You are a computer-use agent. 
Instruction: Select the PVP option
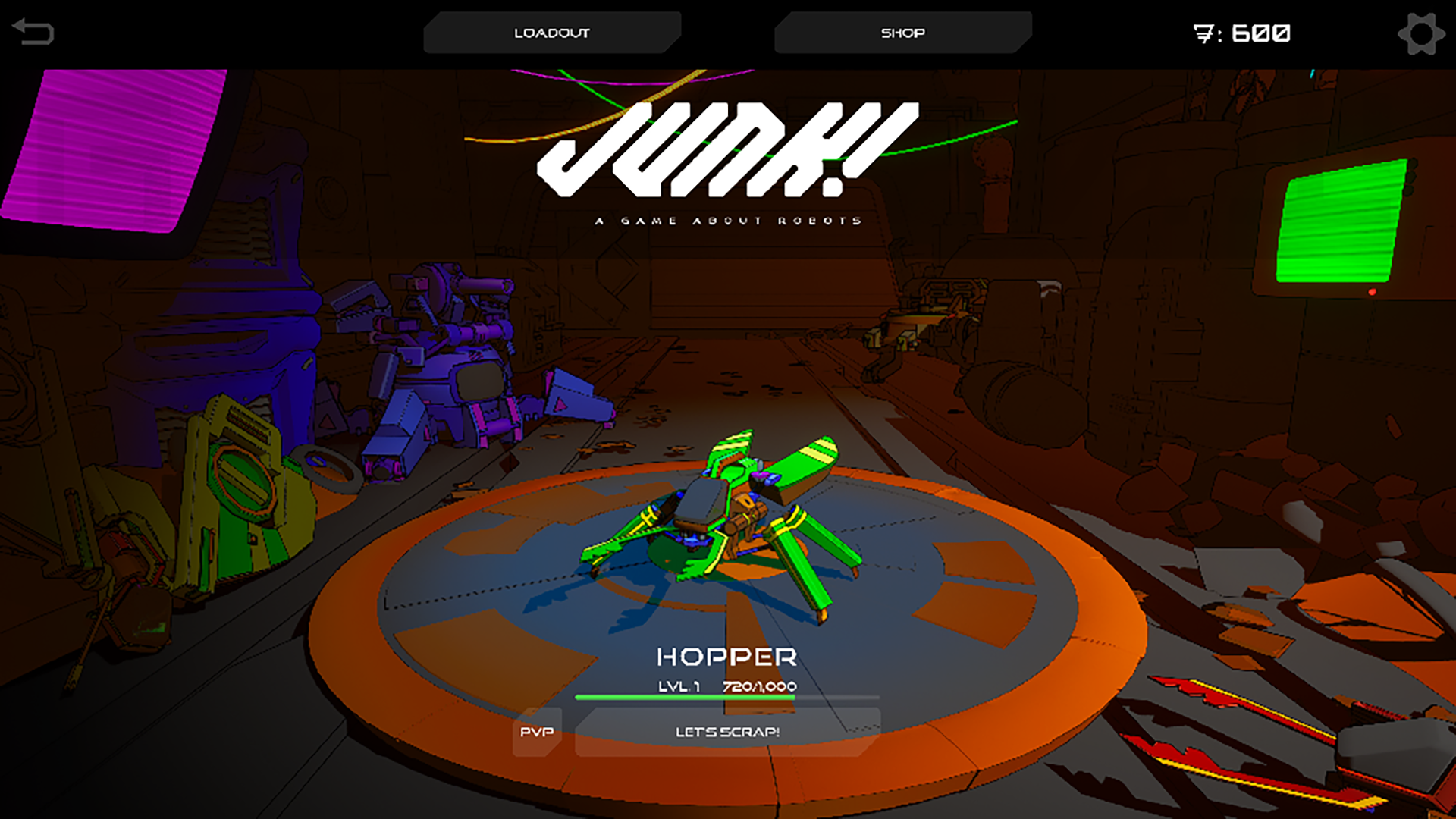point(537,732)
